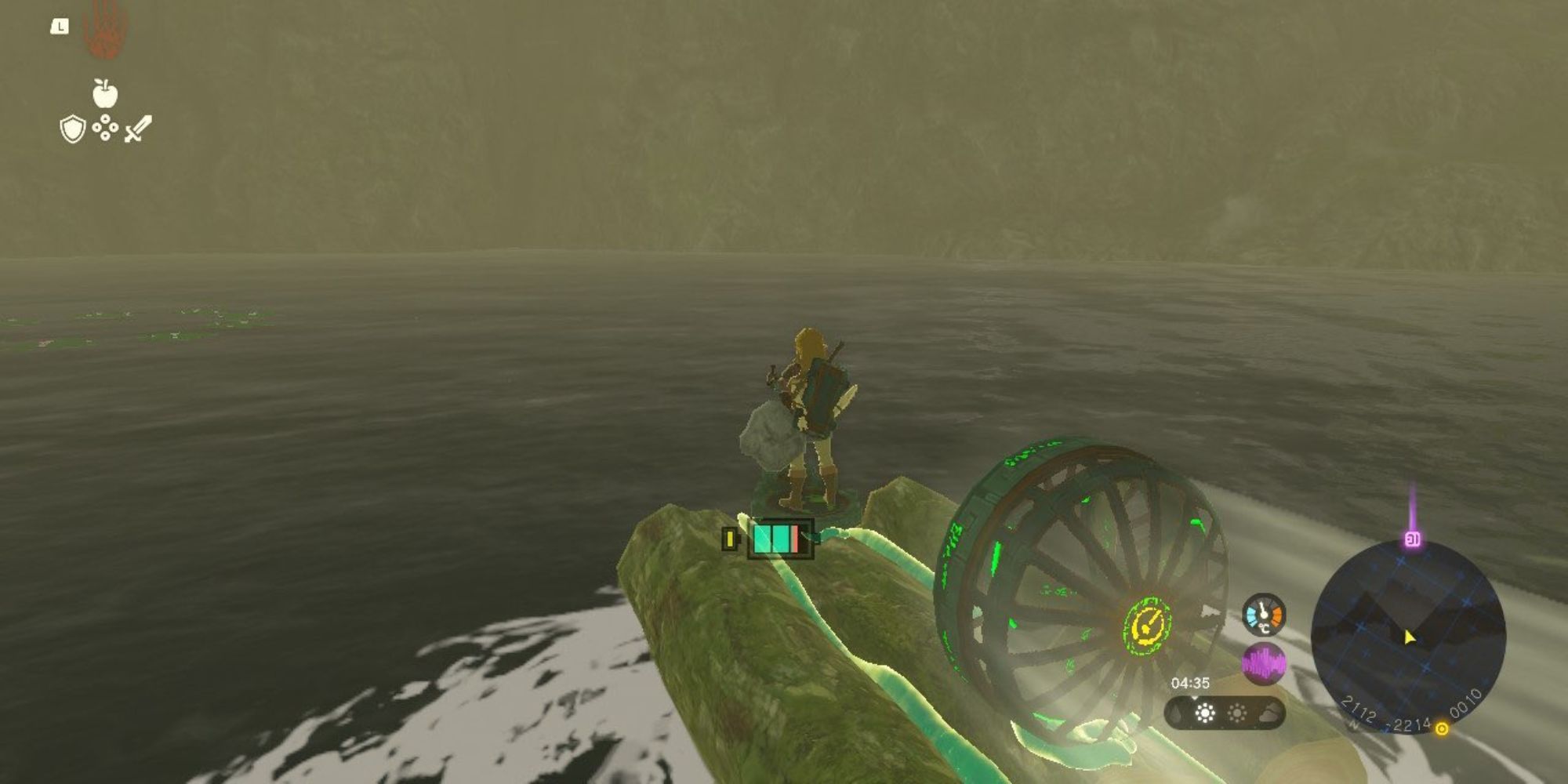Expand the weather forecast bar
The image size is (1568, 784).
pos(1223,713)
